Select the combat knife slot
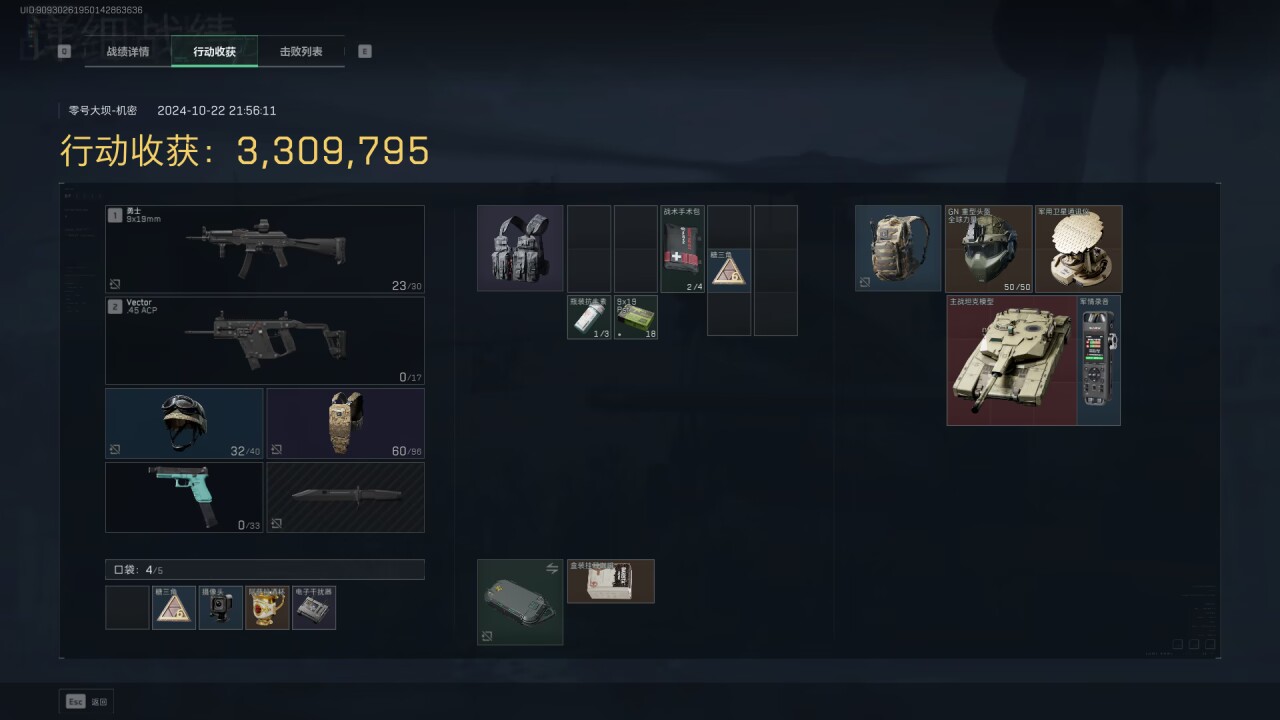1280x720 pixels. coord(345,497)
